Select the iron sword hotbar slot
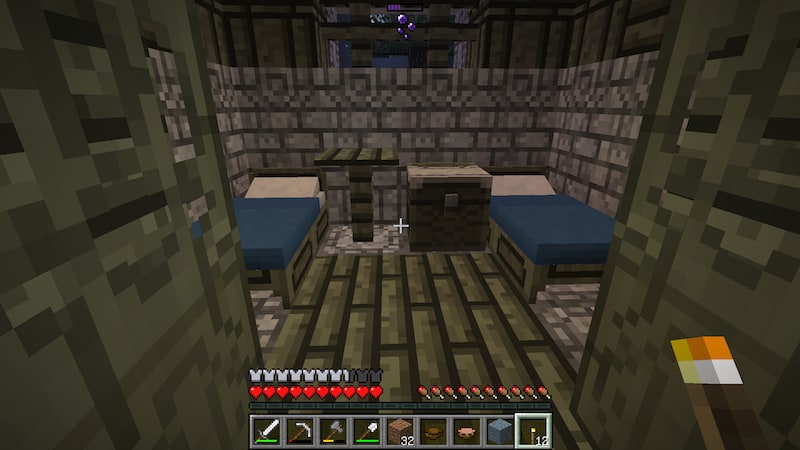Viewport: 800px width, 450px height. [x=267, y=431]
